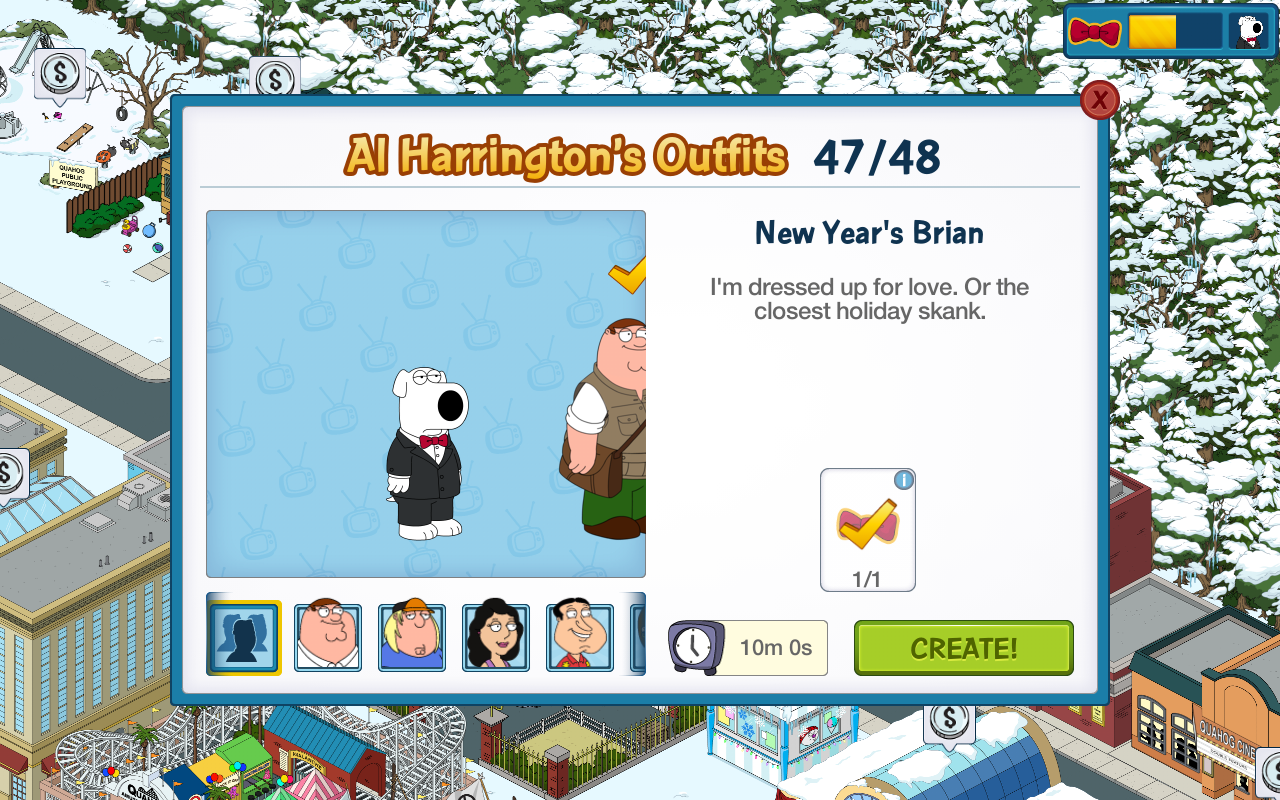Close the outfits window with the X

tap(1099, 100)
